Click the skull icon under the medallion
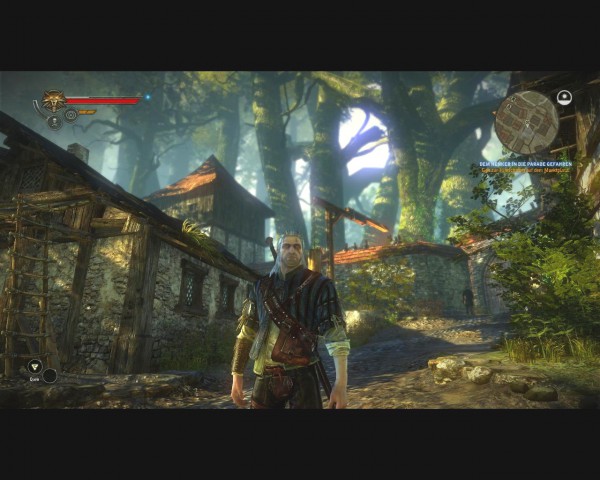This screenshot has height=480, width=600. [x=54, y=121]
